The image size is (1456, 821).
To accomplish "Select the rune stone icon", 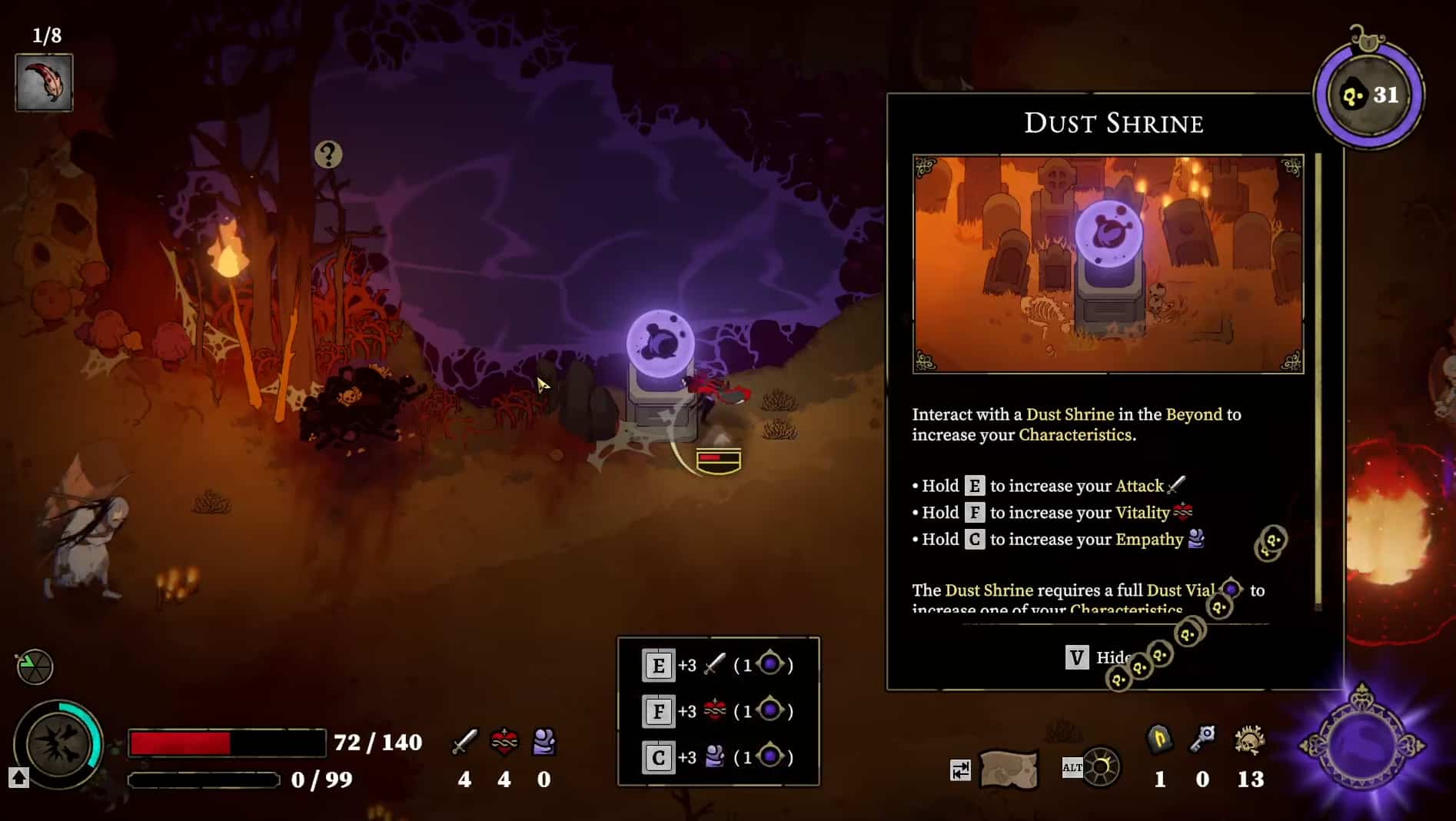I will click(1159, 740).
